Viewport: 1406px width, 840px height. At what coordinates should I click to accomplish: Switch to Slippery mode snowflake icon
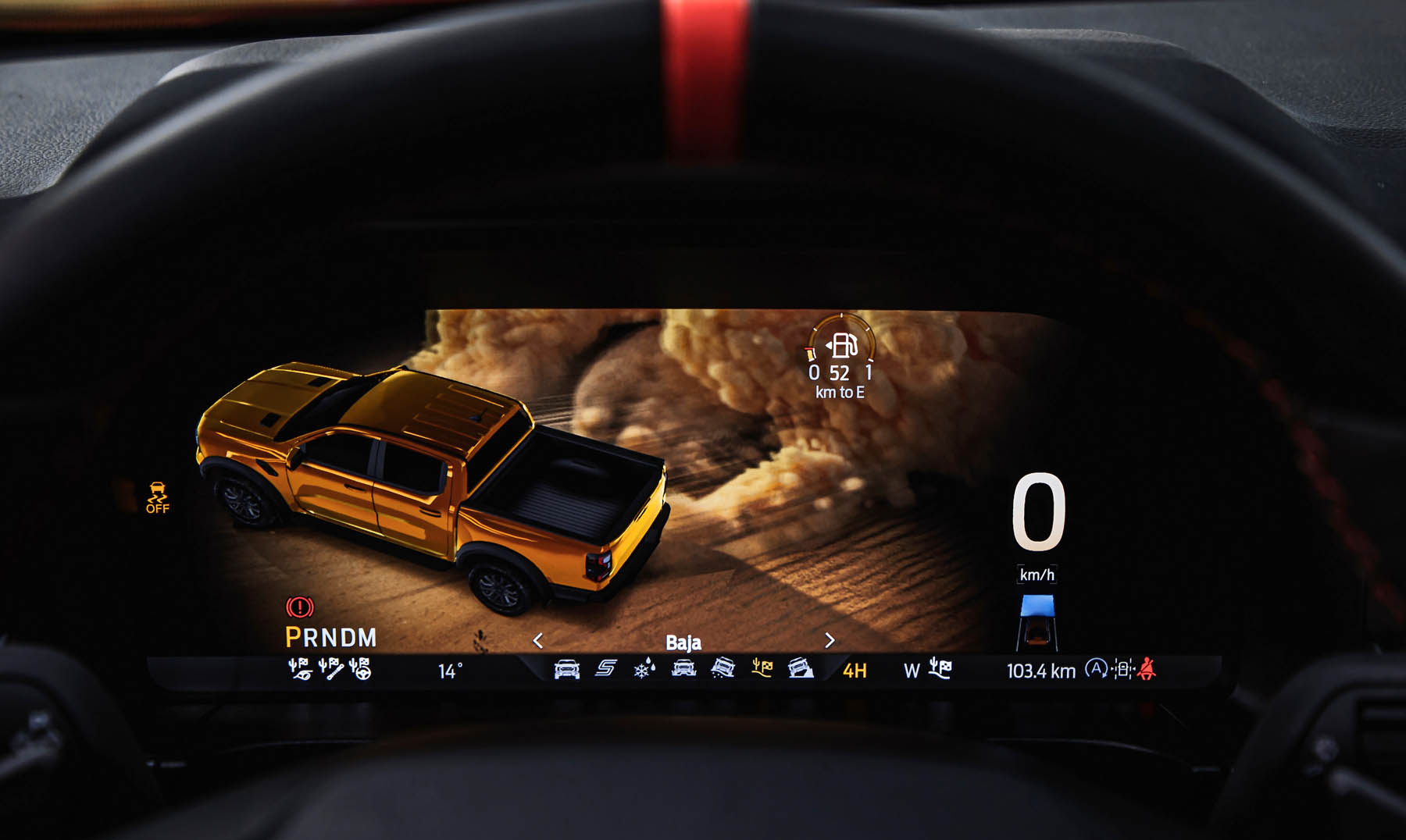coord(644,669)
